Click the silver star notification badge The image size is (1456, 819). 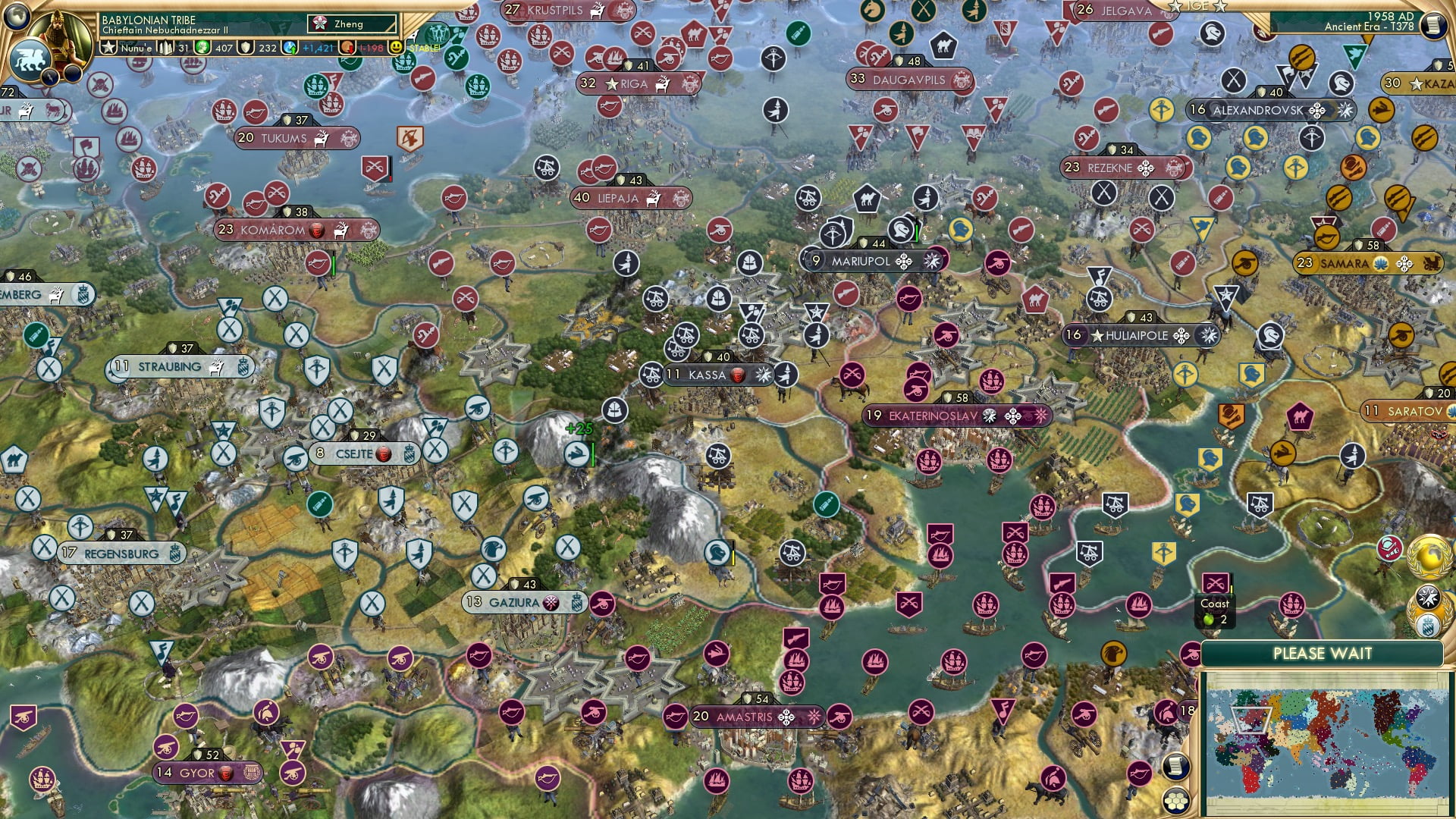coord(1427,597)
